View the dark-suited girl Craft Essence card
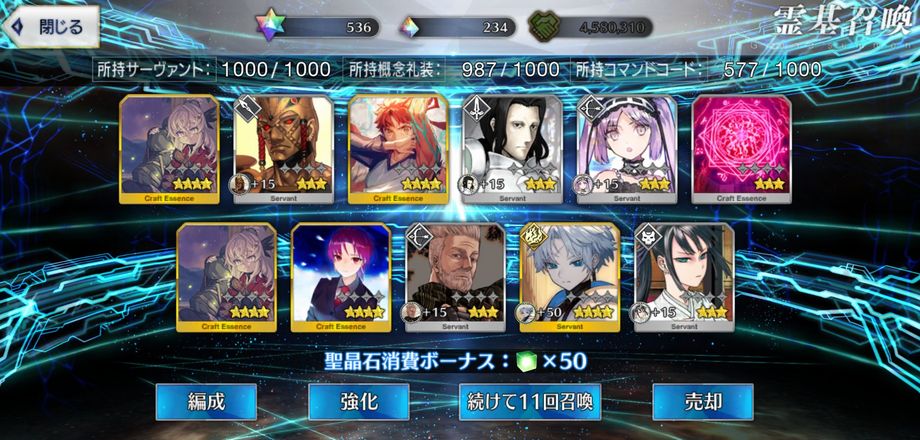 click(x=340, y=277)
